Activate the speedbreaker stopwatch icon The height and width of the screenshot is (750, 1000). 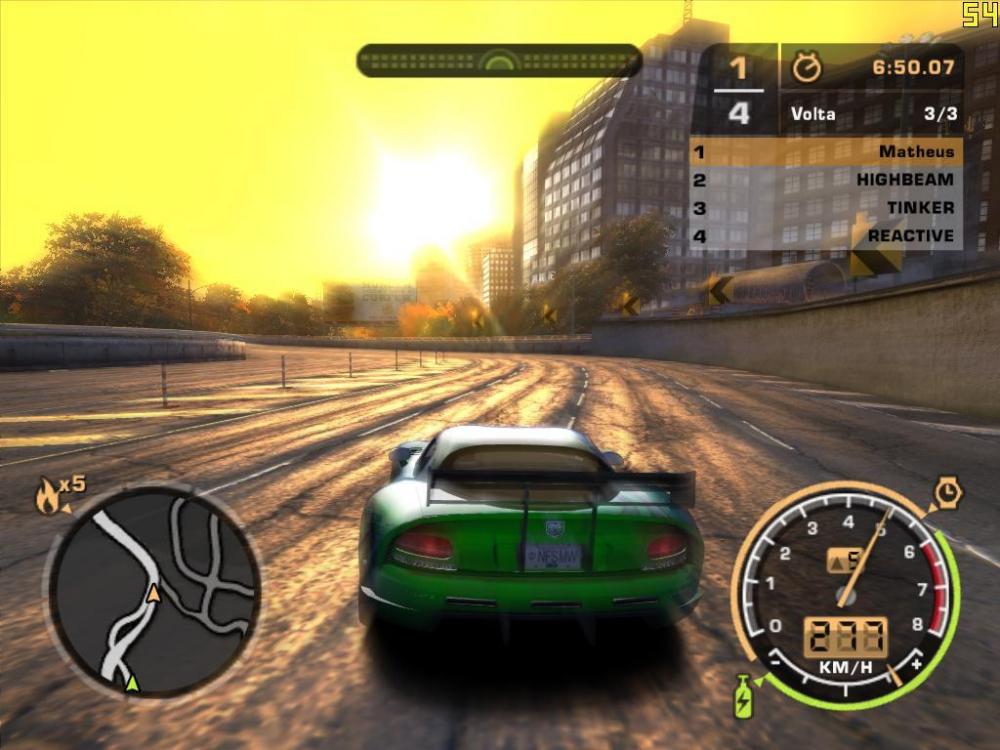[x=947, y=493]
